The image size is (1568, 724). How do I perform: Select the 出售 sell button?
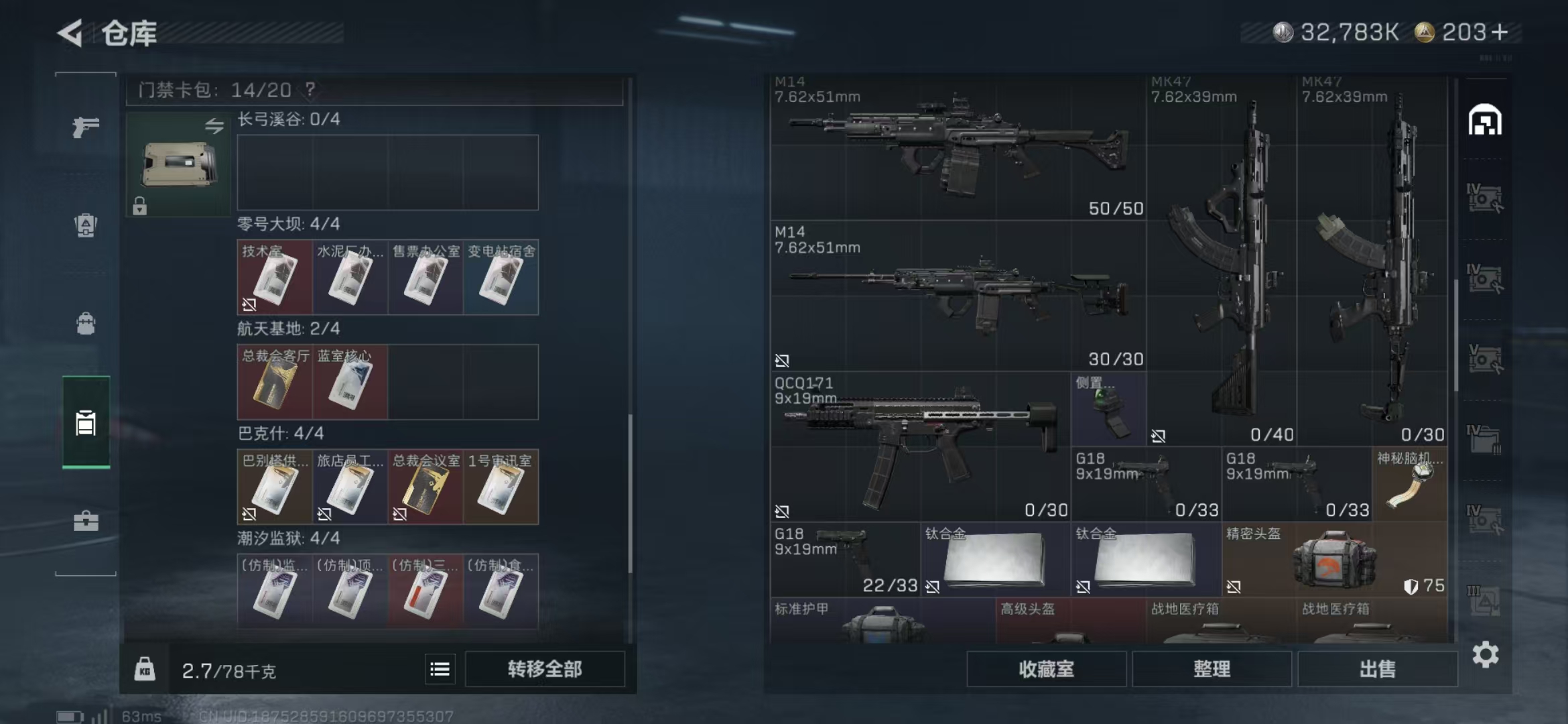(1377, 668)
